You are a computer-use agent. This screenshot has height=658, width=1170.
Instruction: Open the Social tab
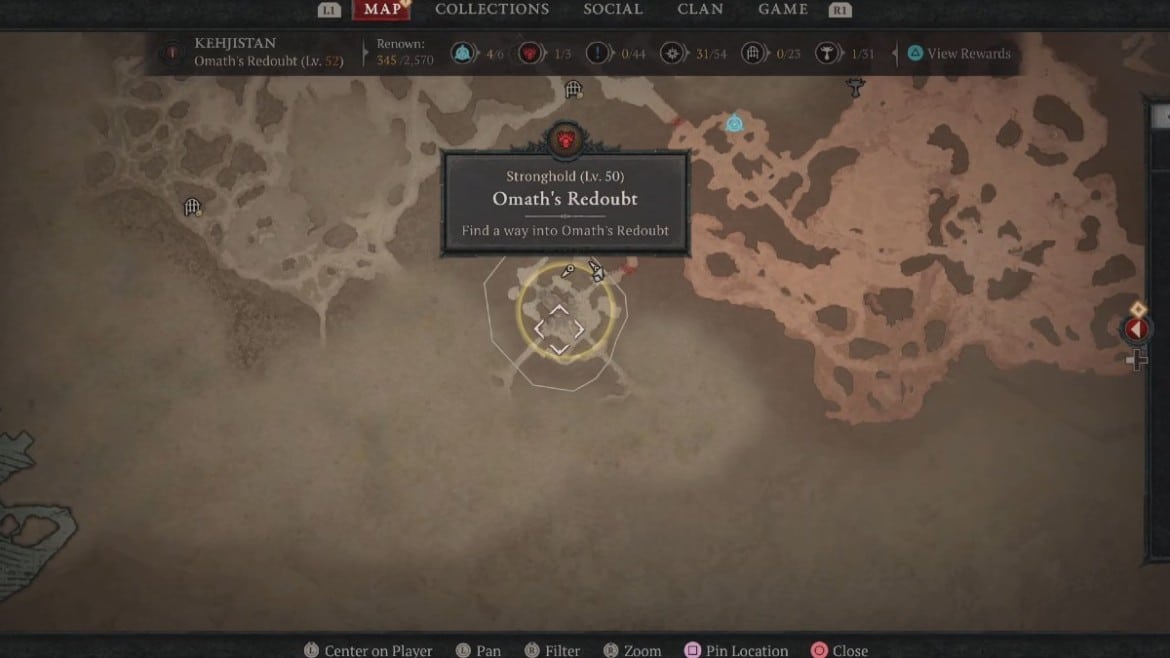click(613, 9)
